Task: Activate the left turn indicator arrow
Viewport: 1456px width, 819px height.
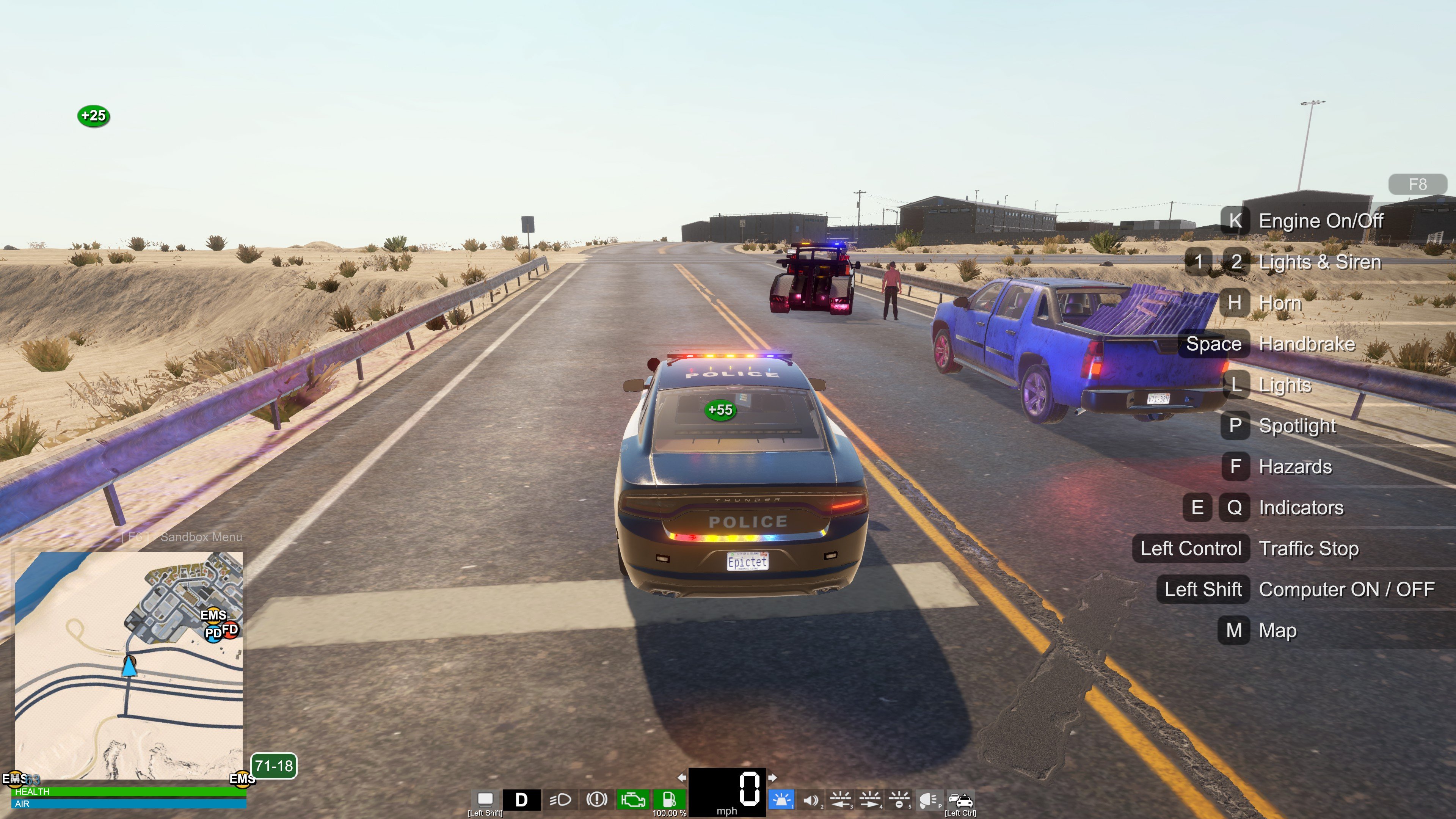Action: [682, 778]
